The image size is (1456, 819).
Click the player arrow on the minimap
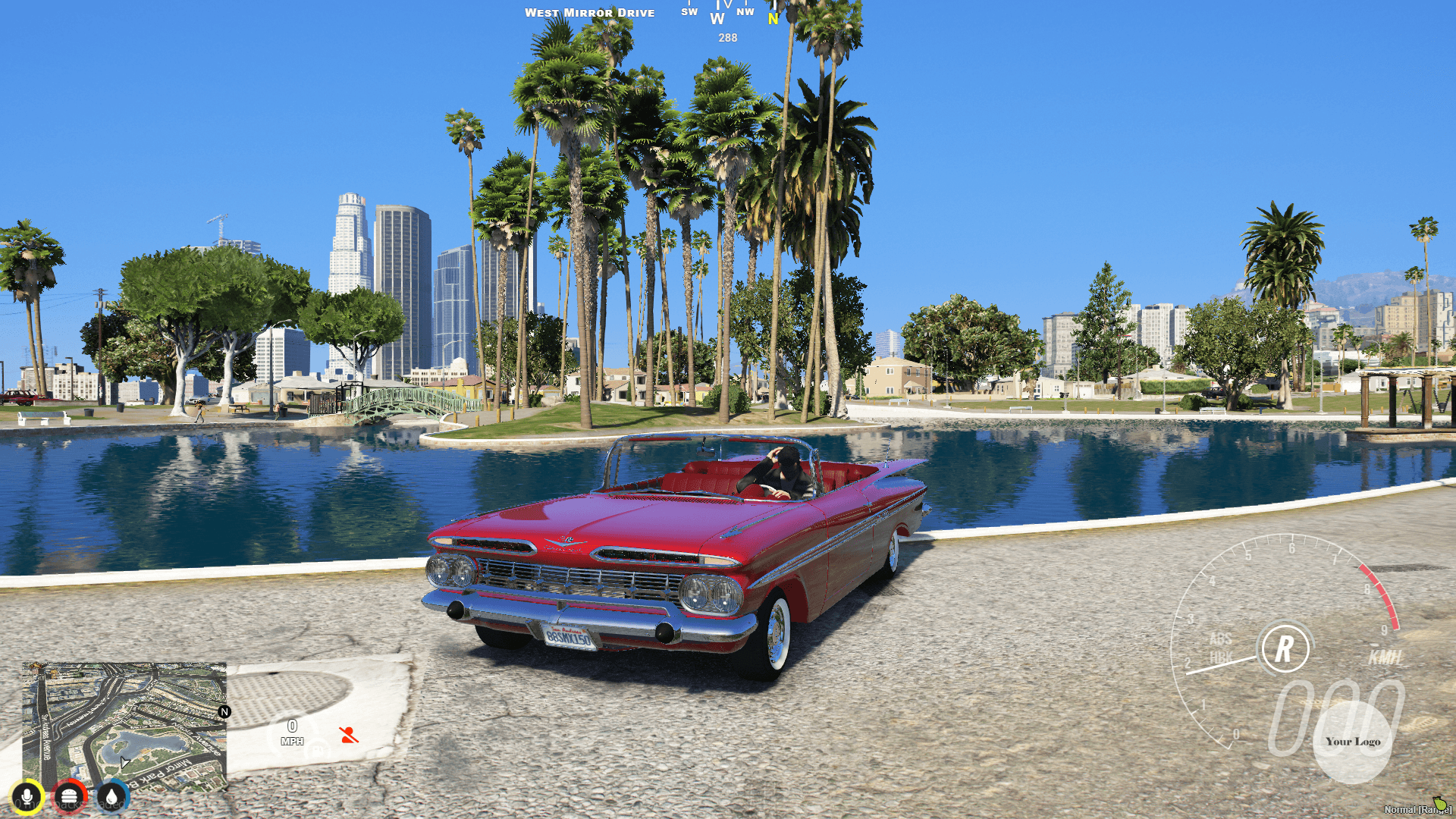tap(124, 763)
